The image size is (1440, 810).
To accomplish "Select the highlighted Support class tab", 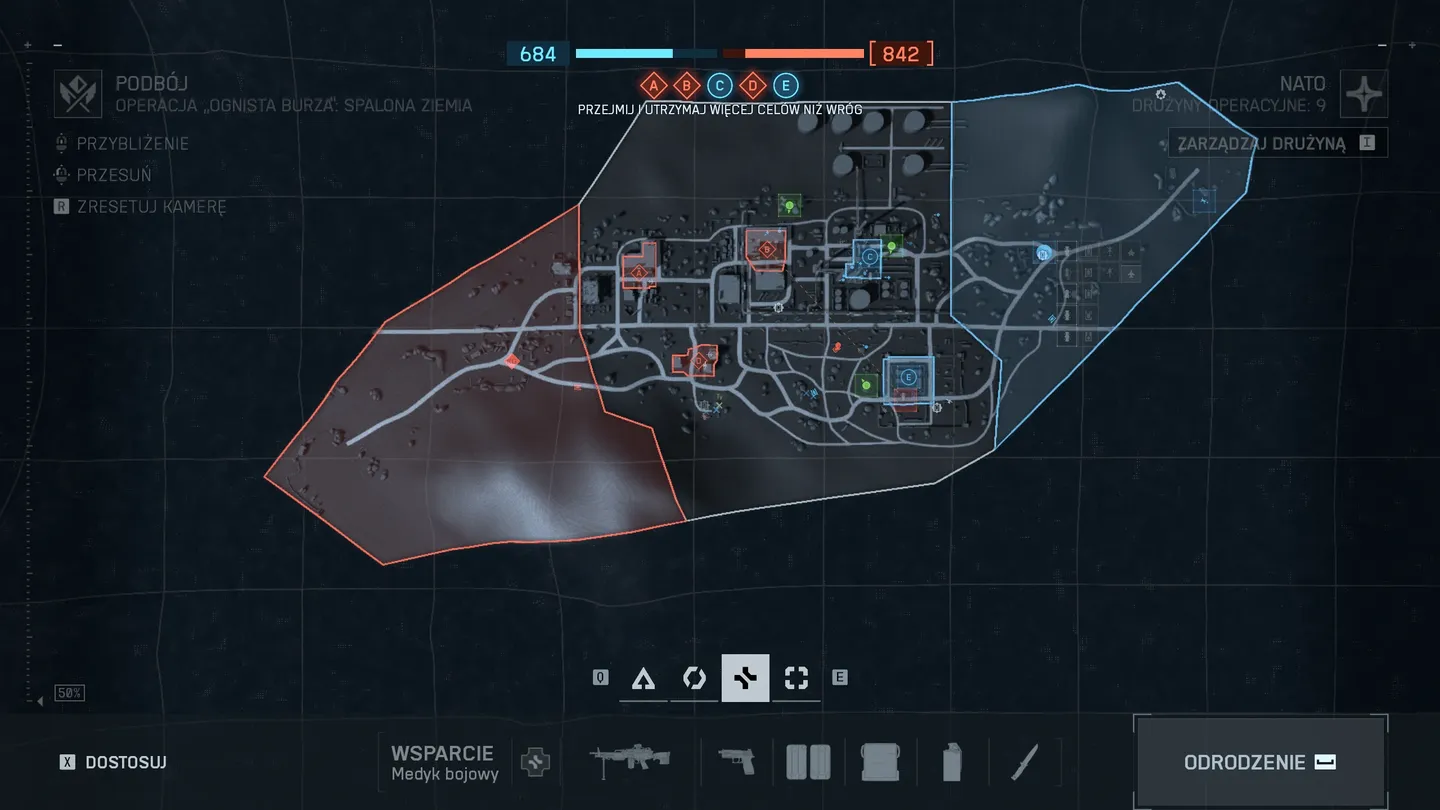I will [x=745, y=679].
